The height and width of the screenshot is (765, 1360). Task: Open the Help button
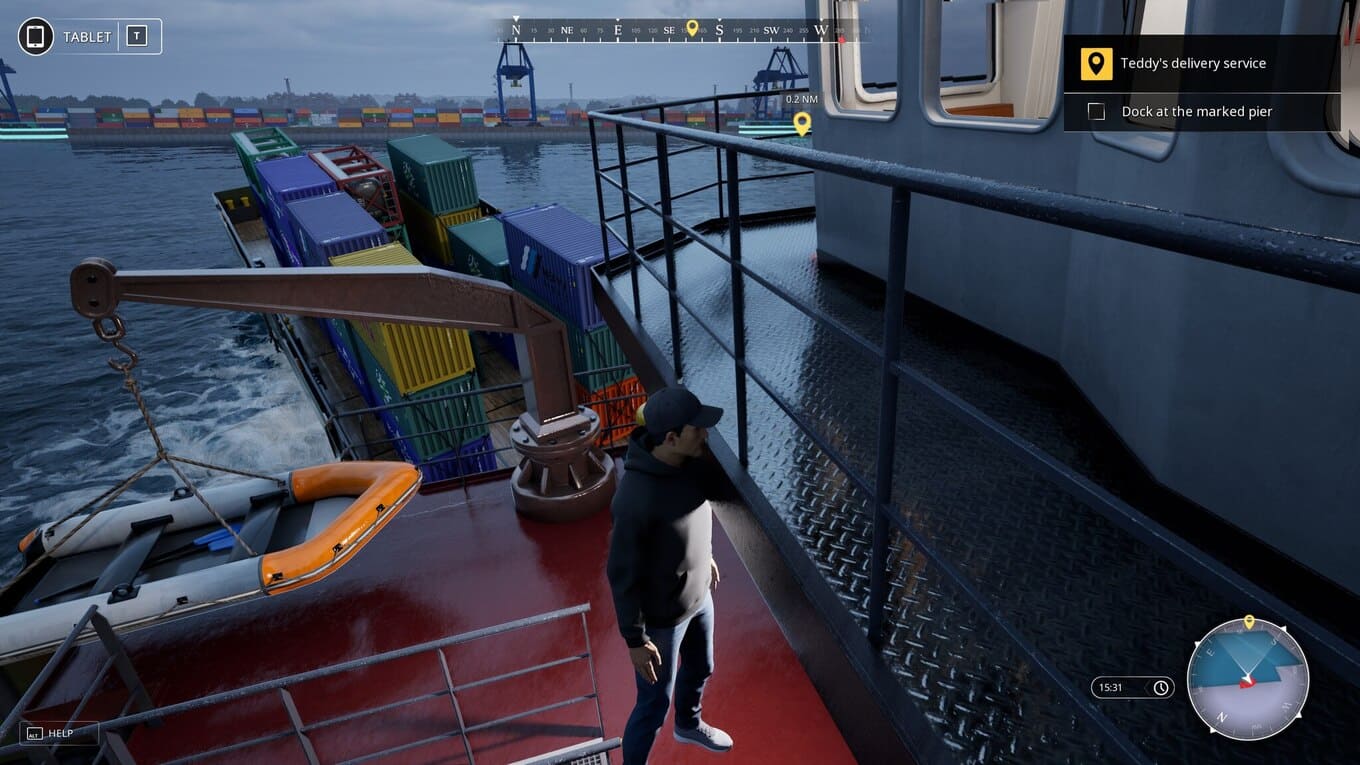tap(59, 733)
